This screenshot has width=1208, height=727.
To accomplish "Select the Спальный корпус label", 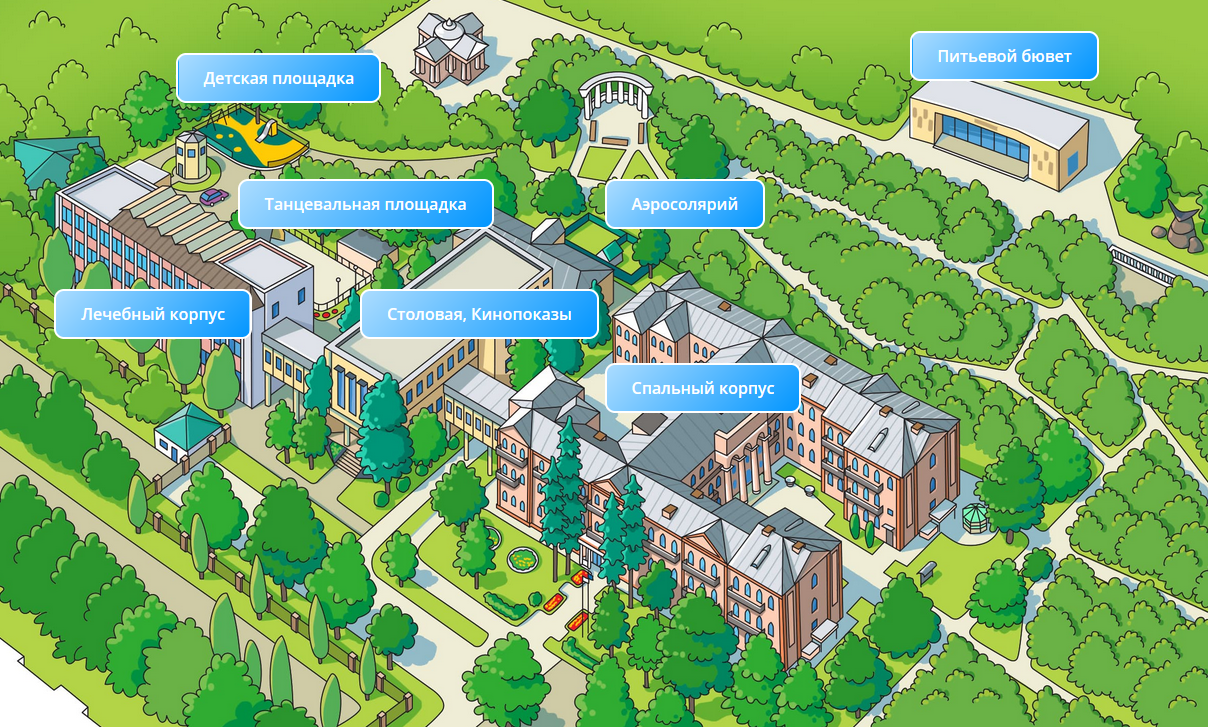I will point(703,388).
